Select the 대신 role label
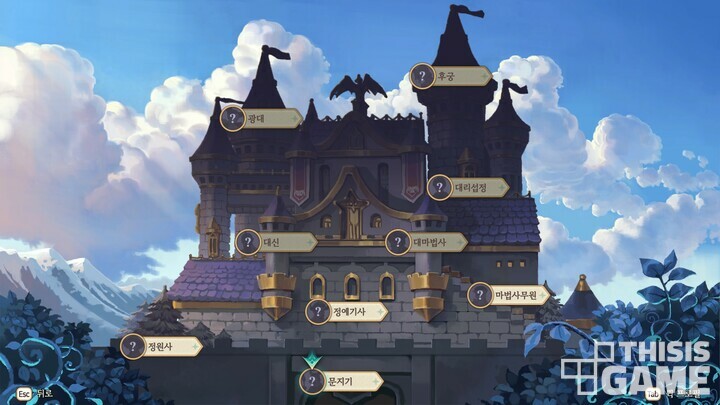This screenshot has height=405, width=720. coord(275,242)
